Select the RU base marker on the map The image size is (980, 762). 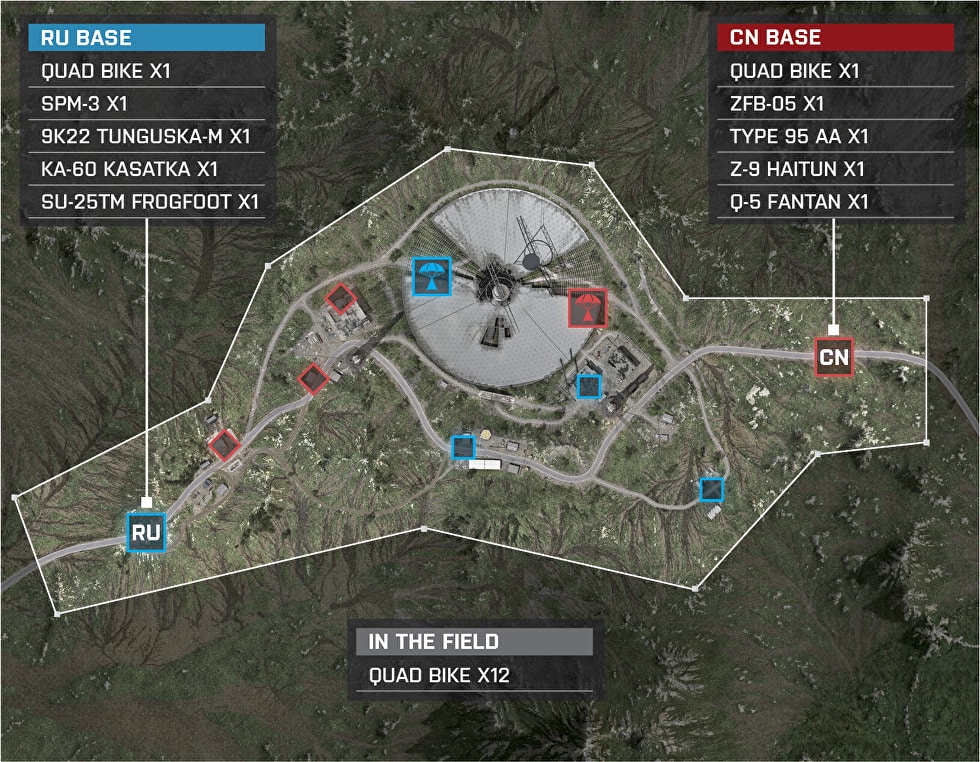(146, 531)
